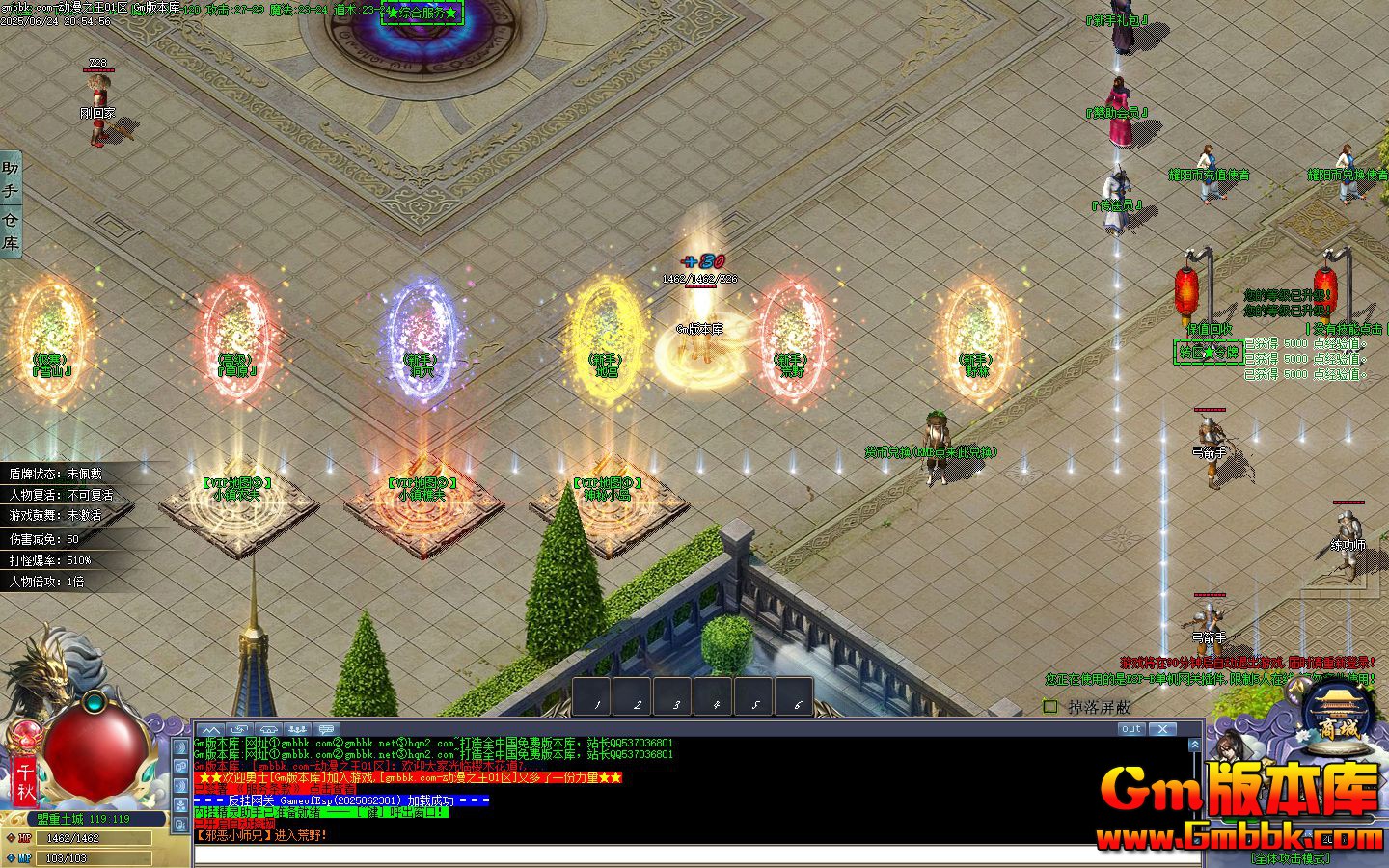The width and height of the screenshot is (1389, 868).
Task: Toggle the top loudspeaker icon beside the chat
Action: [181, 746]
